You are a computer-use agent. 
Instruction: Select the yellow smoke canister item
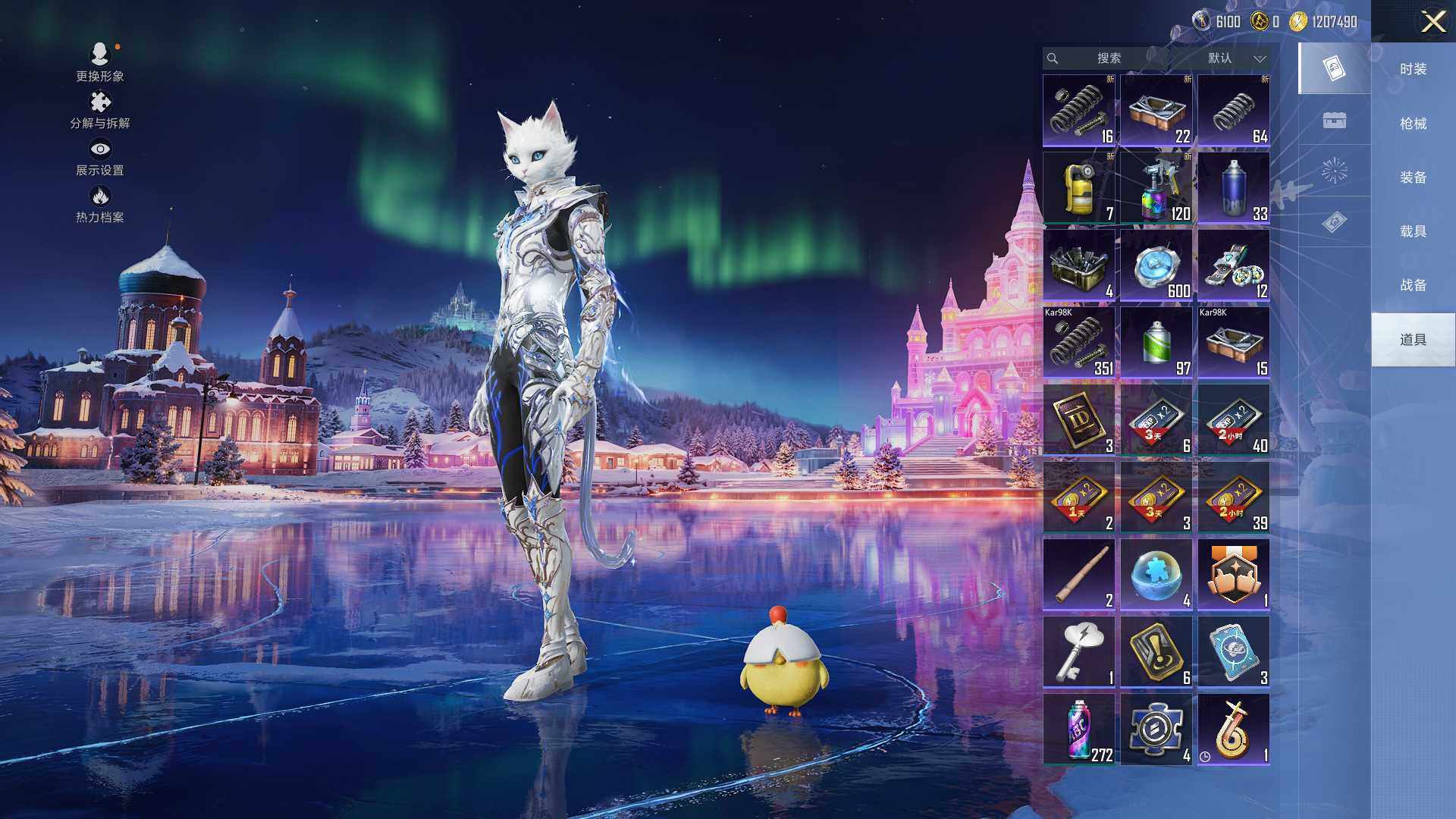[x=1079, y=188]
